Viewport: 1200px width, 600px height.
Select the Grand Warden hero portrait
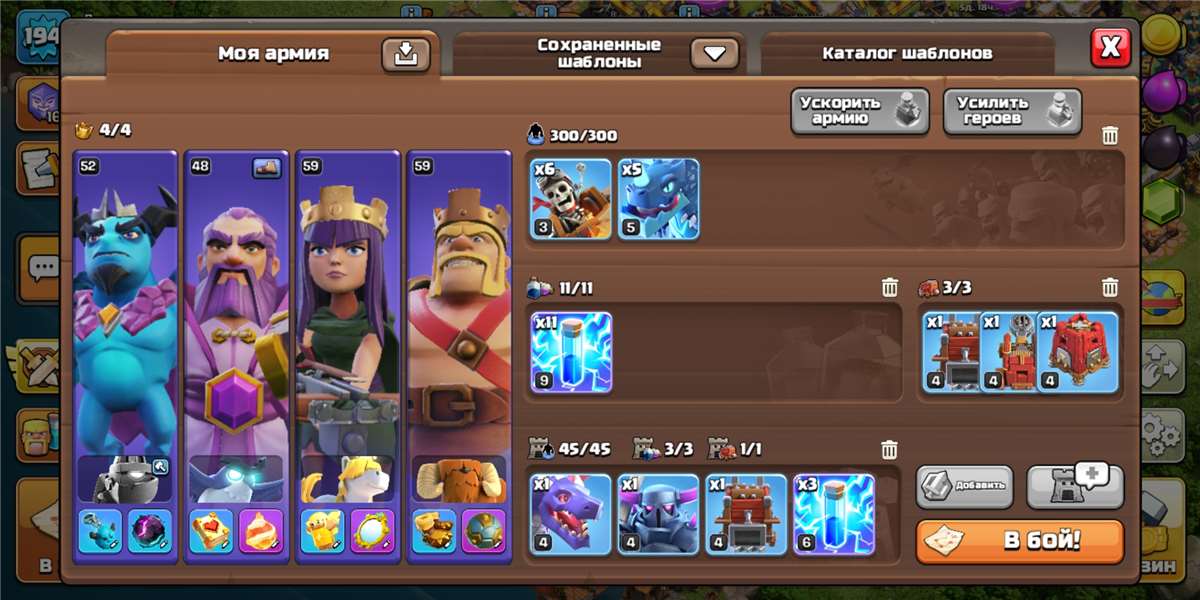[x=236, y=320]
